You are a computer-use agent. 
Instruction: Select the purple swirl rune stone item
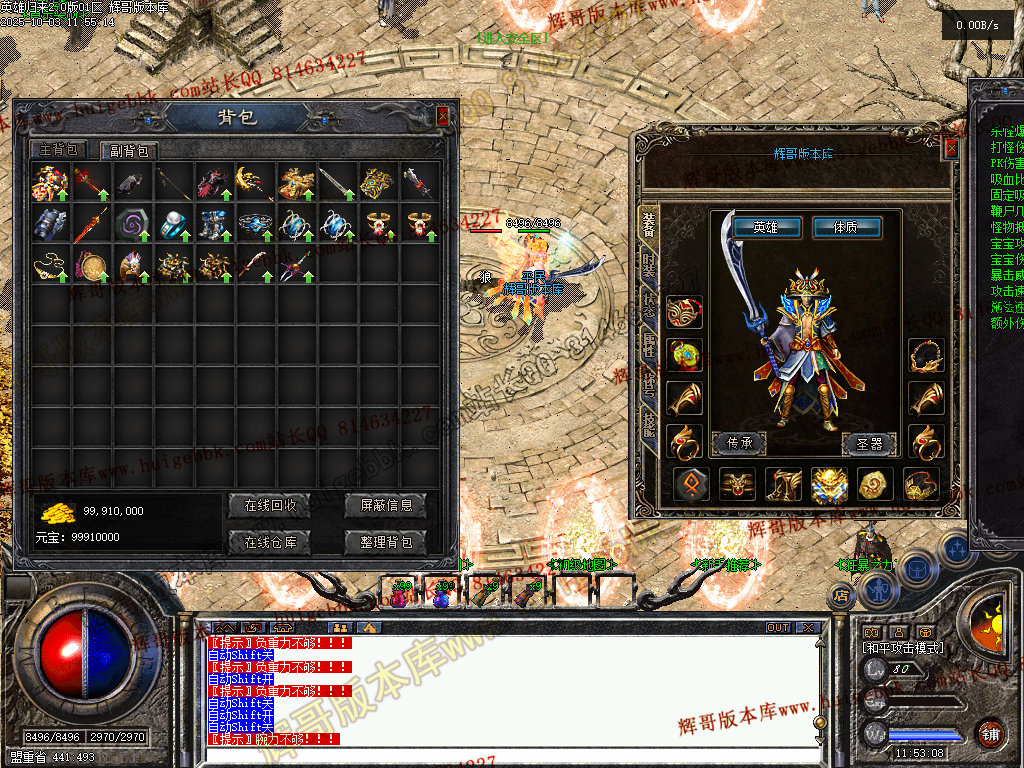click(x=130, y=224)
